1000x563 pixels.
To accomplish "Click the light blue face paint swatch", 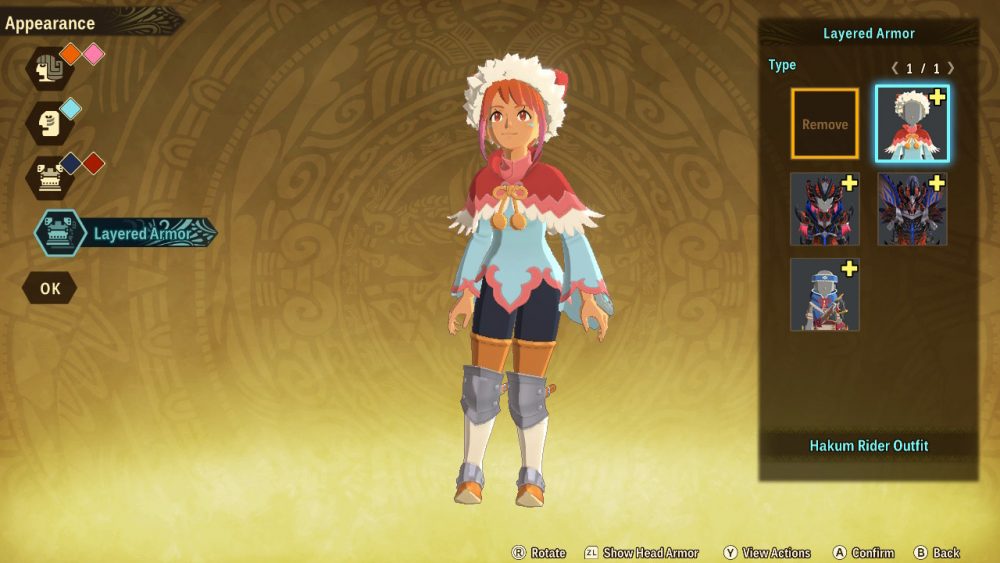I will point(71,108).
